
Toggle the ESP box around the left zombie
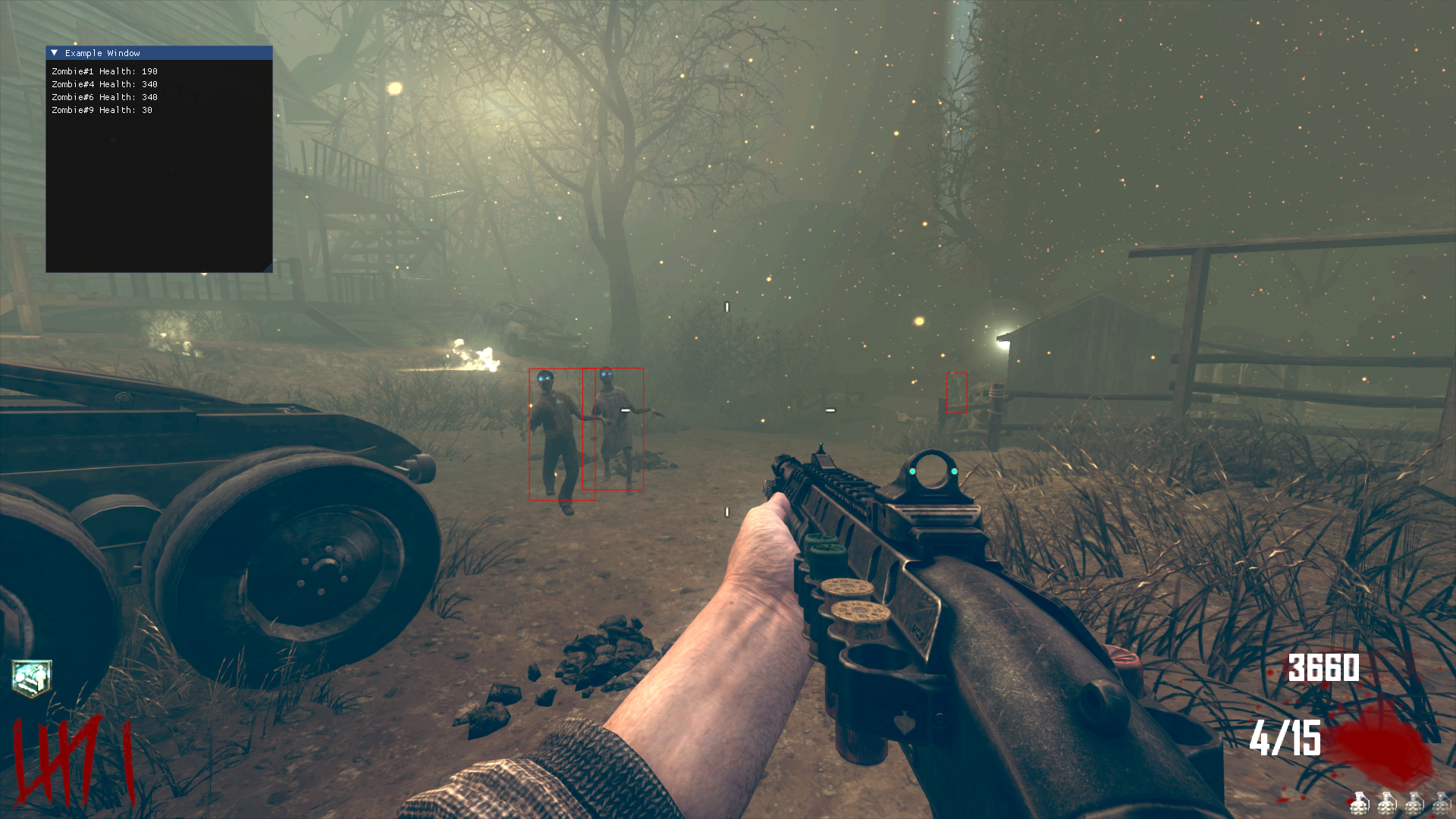[556, 436]
